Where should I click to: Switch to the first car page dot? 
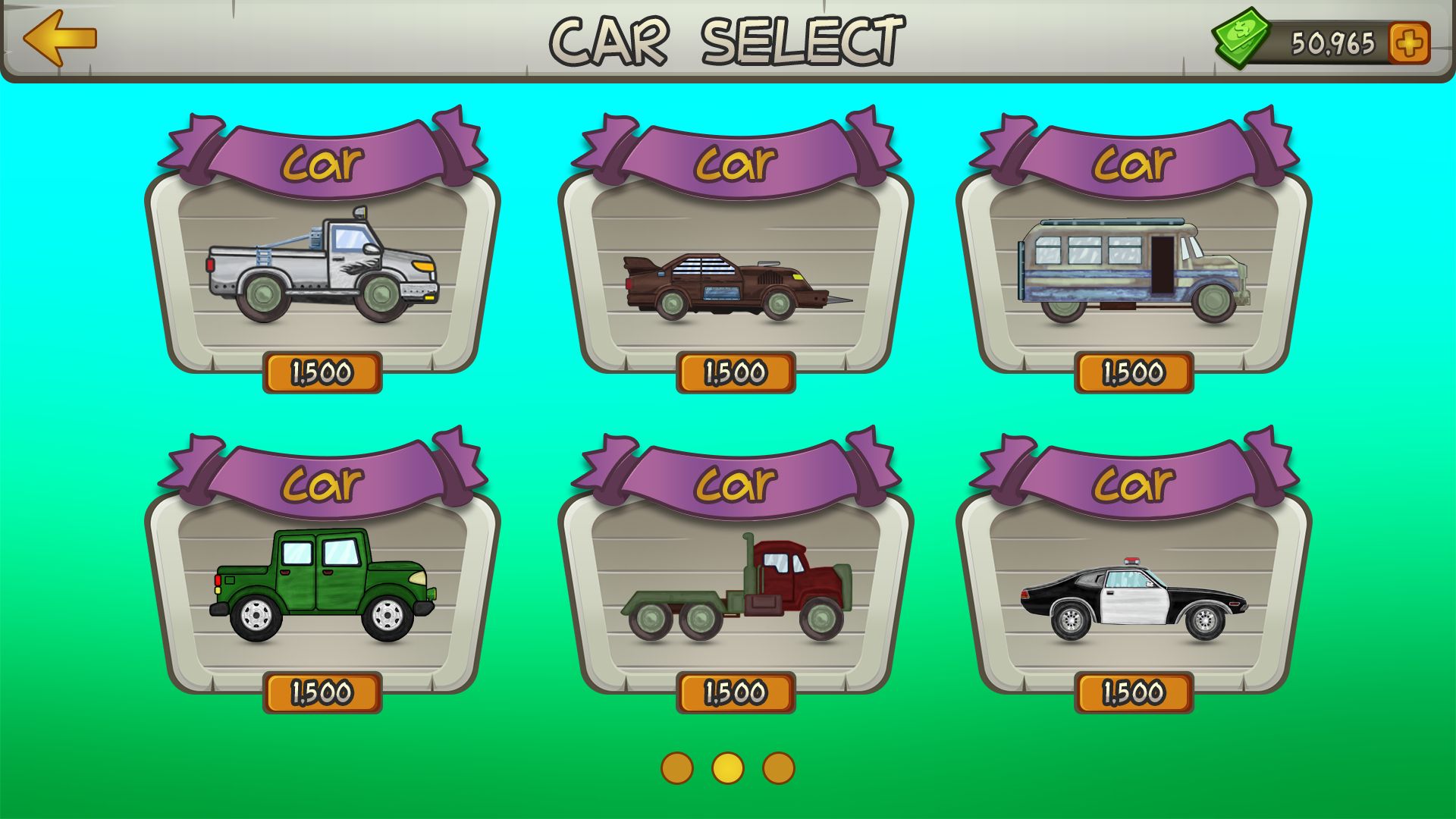(677, 768)
